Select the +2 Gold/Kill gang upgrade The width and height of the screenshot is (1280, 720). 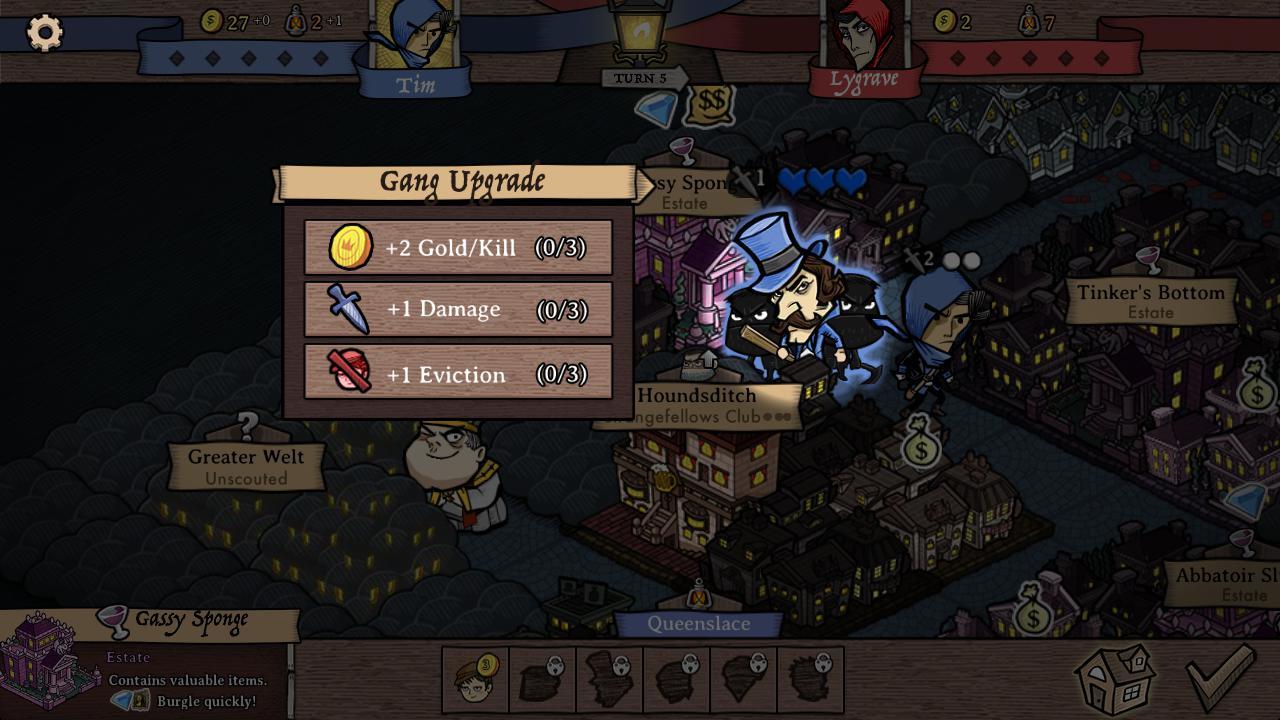pos(458,247)
